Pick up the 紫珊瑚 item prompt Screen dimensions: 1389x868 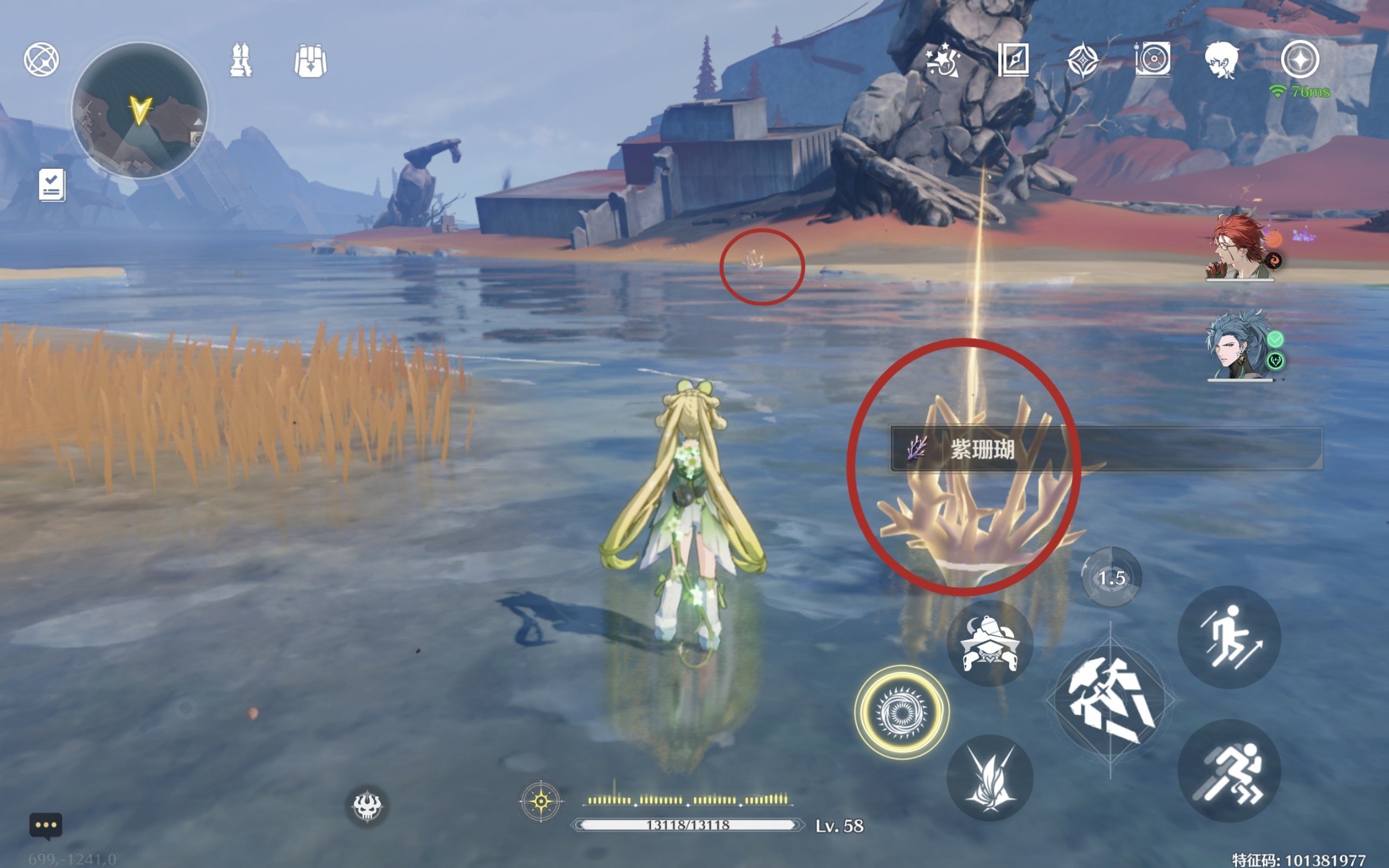click(x=1105, y=449)
